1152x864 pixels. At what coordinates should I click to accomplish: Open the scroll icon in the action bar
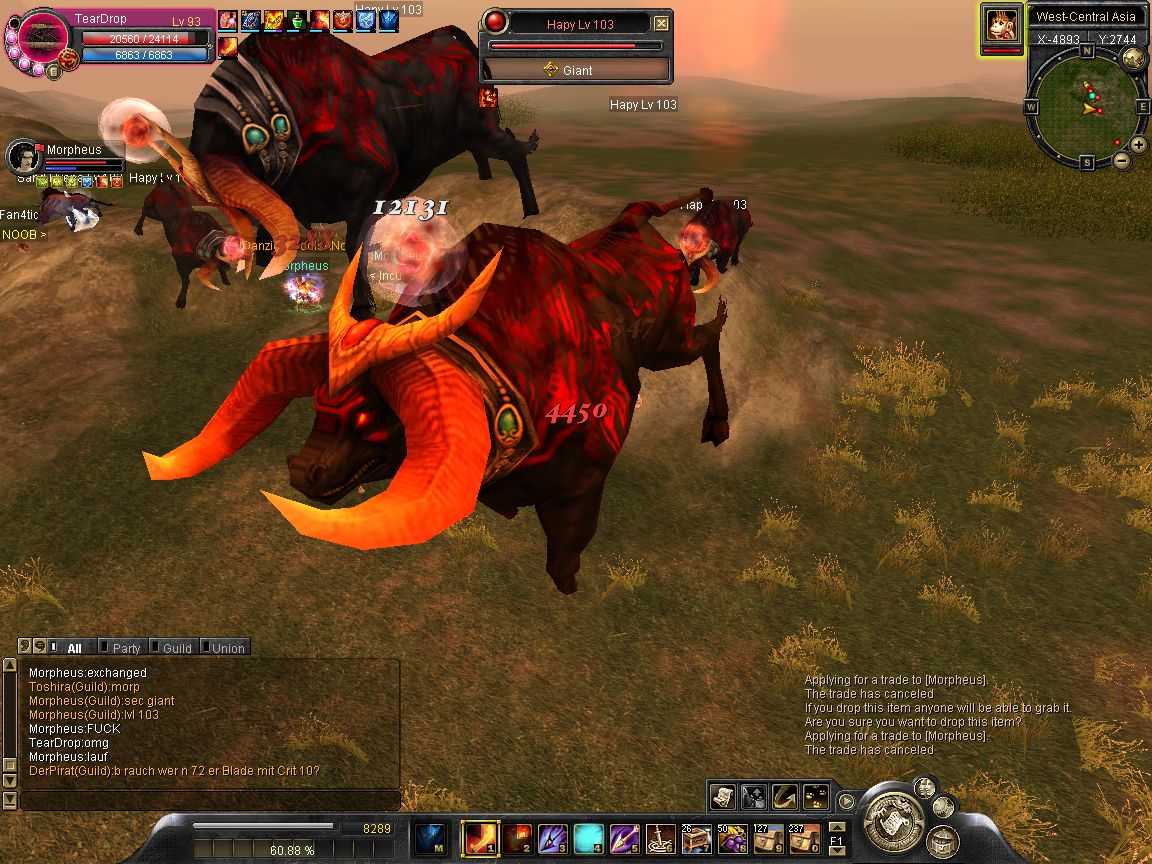point(723,796)
